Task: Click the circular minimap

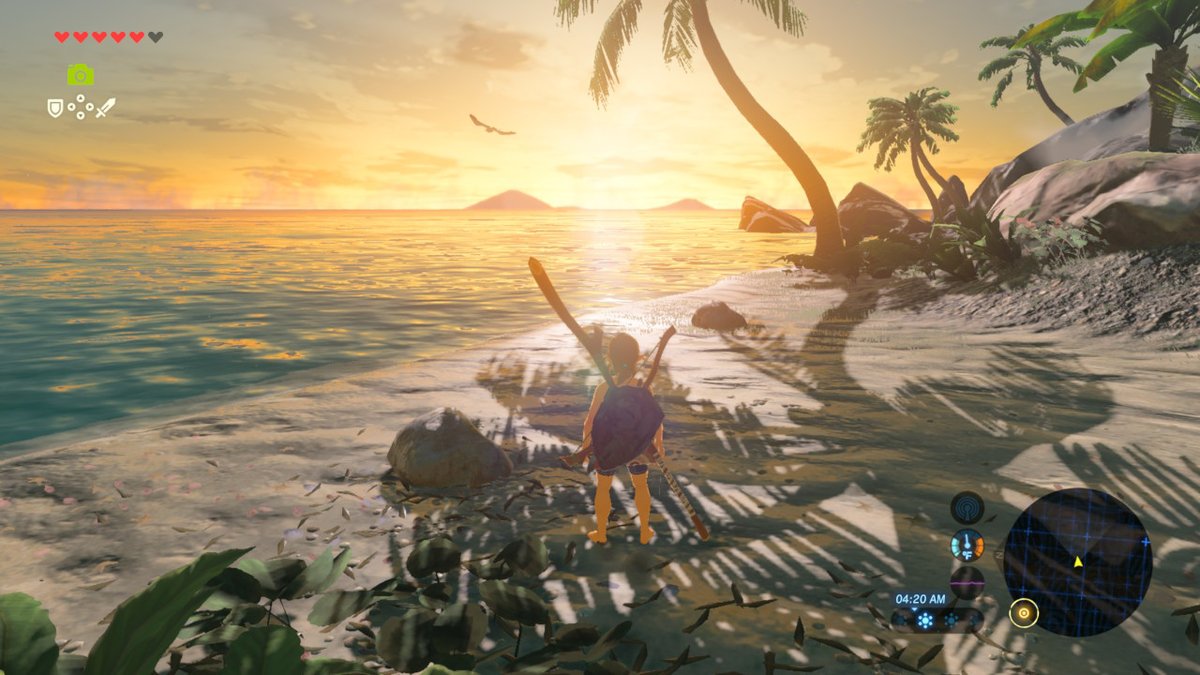Action: (1077, 562)
